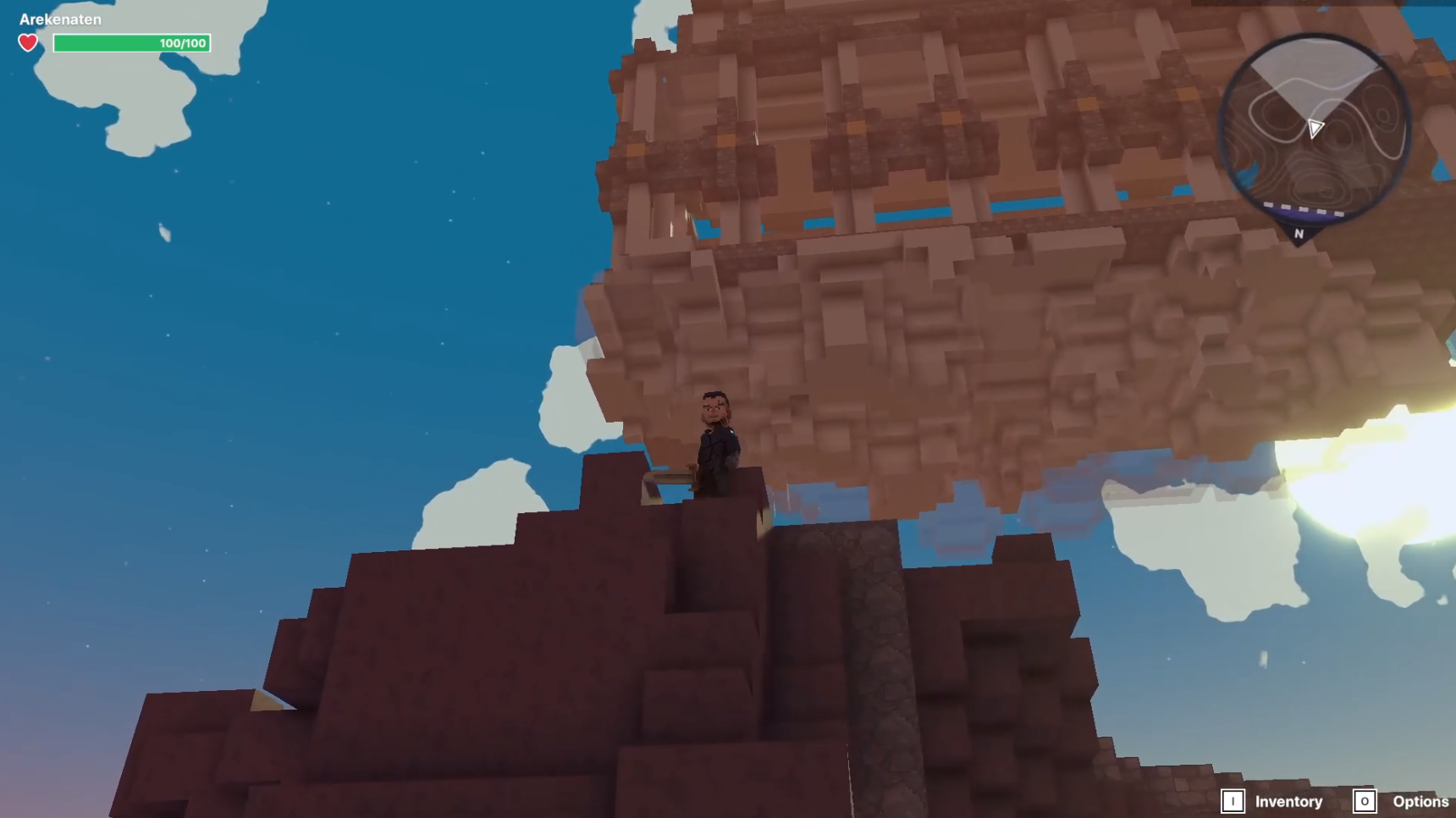
Task: Click the 'Options' text label
Action: (1421, 800)
